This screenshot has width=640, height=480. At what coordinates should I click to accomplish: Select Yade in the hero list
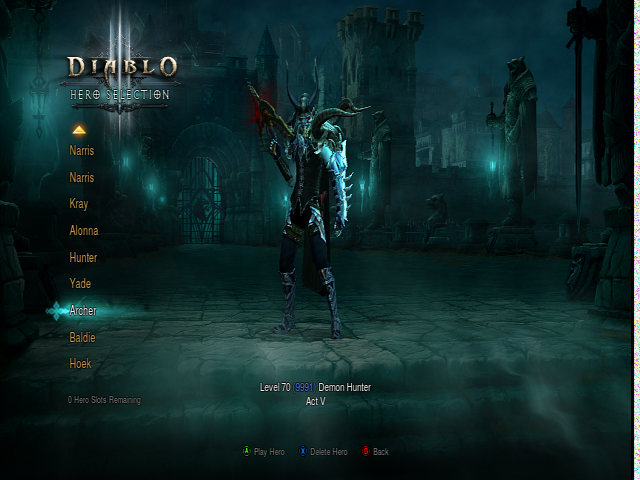coord(80,284)
